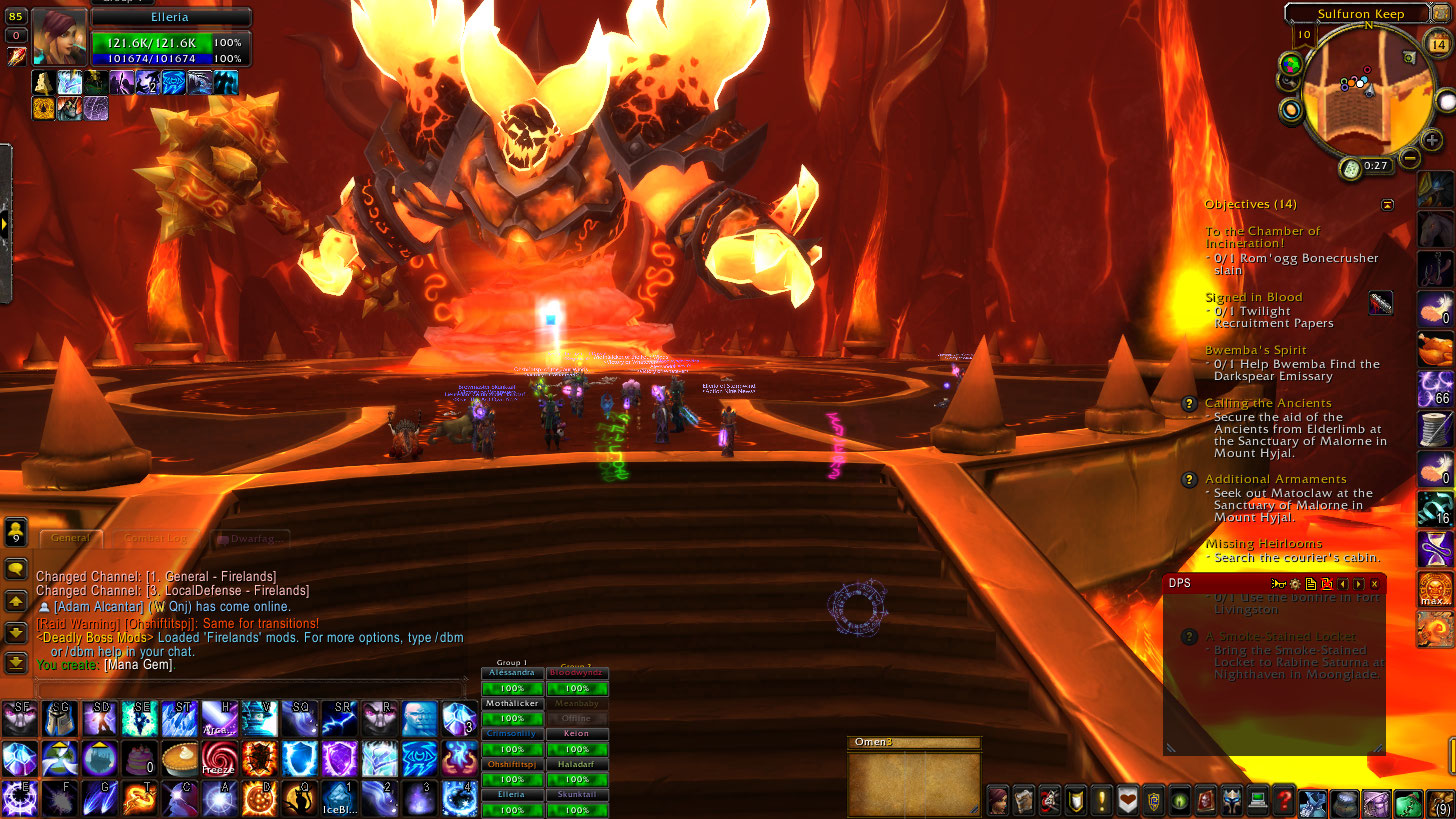1456x819 pixels.
Task: Open the quest log exclamation mark button
Action: 1102,800
